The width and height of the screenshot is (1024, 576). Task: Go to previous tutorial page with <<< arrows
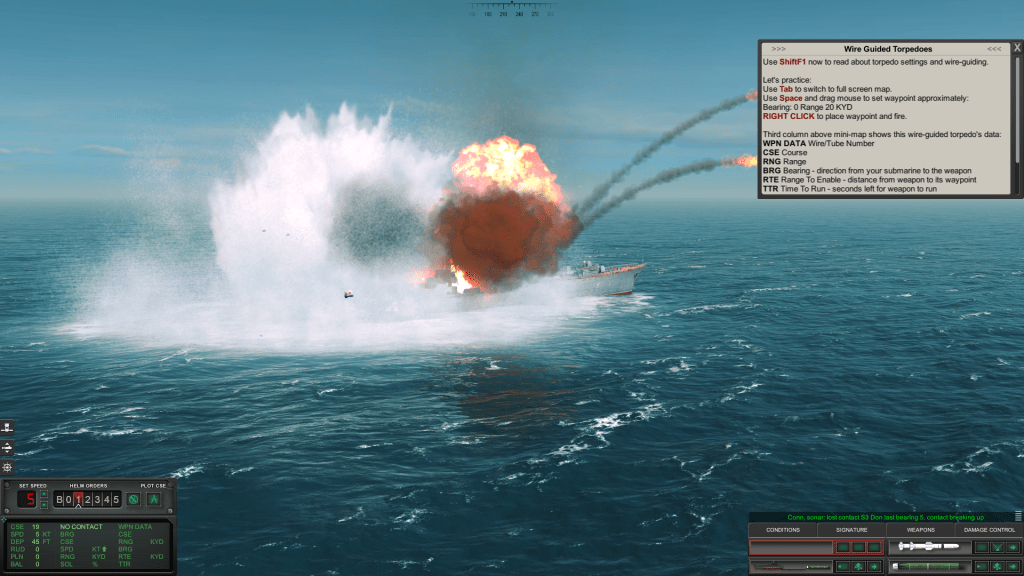[994, 48]
